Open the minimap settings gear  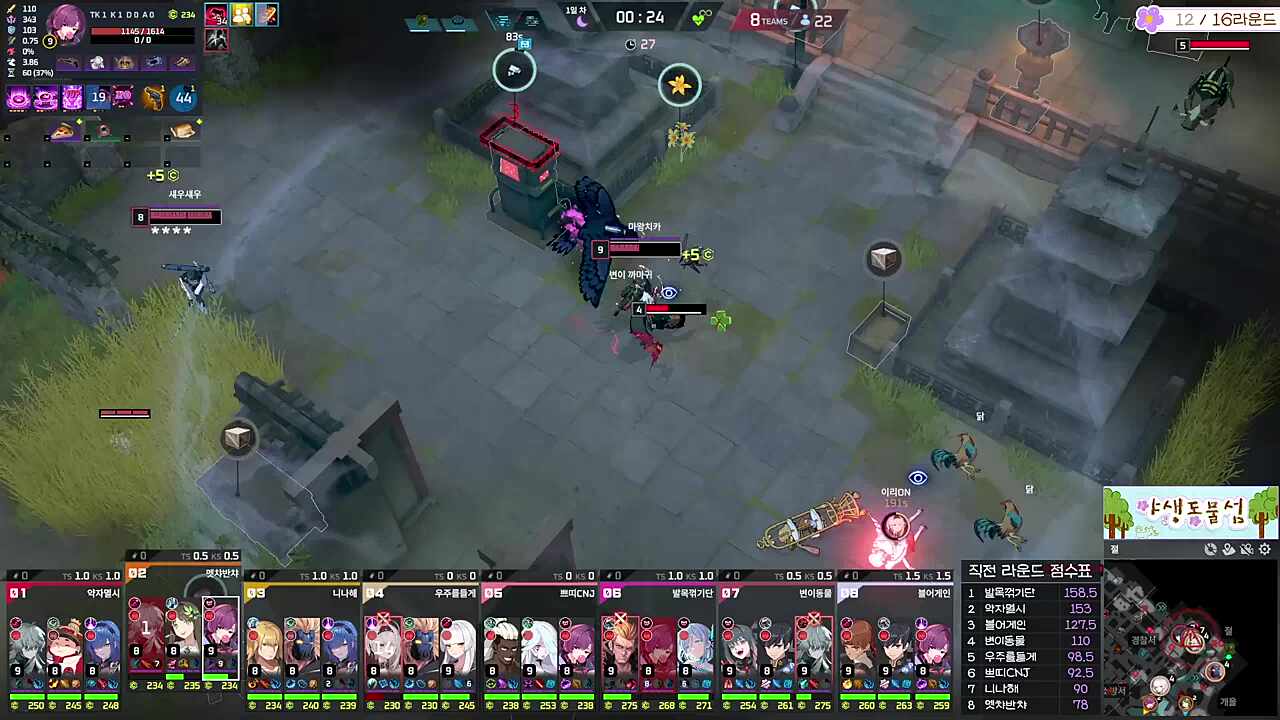pyautogui.click(x=1264, y=548)
